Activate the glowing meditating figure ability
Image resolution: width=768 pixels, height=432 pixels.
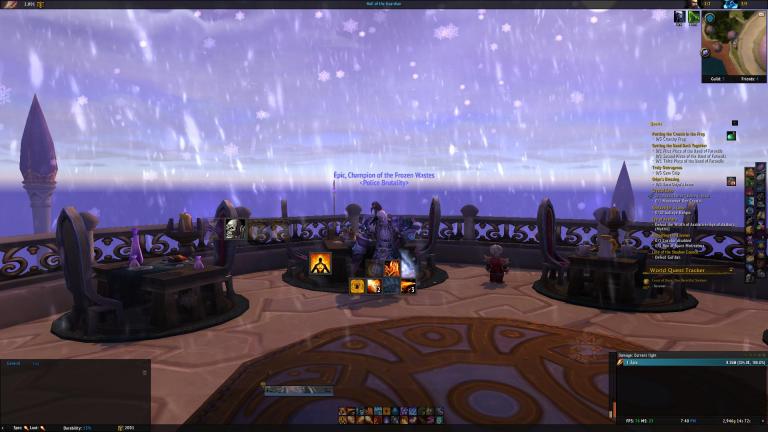322,265
